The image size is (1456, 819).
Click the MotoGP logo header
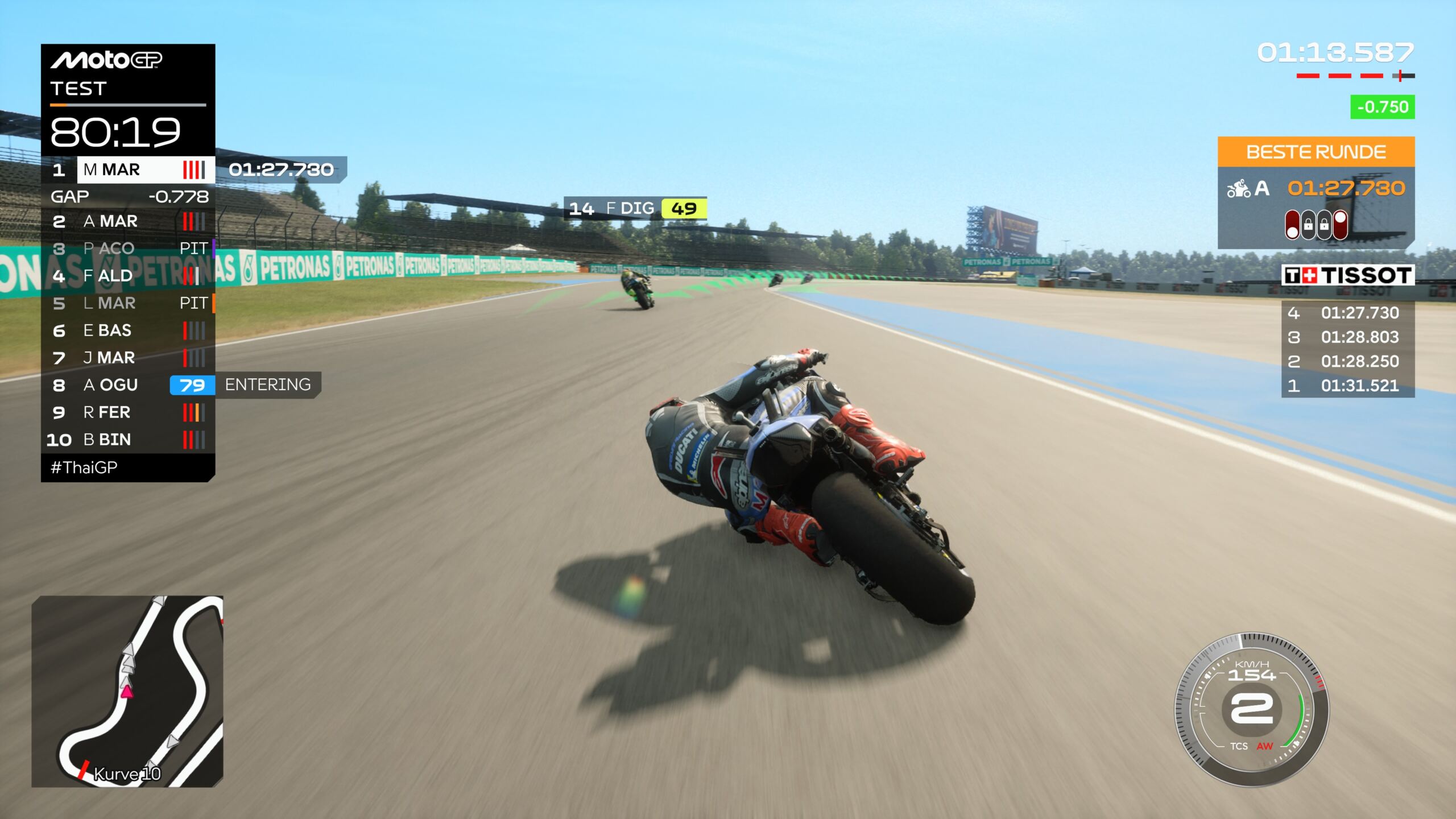click(106, 60)
